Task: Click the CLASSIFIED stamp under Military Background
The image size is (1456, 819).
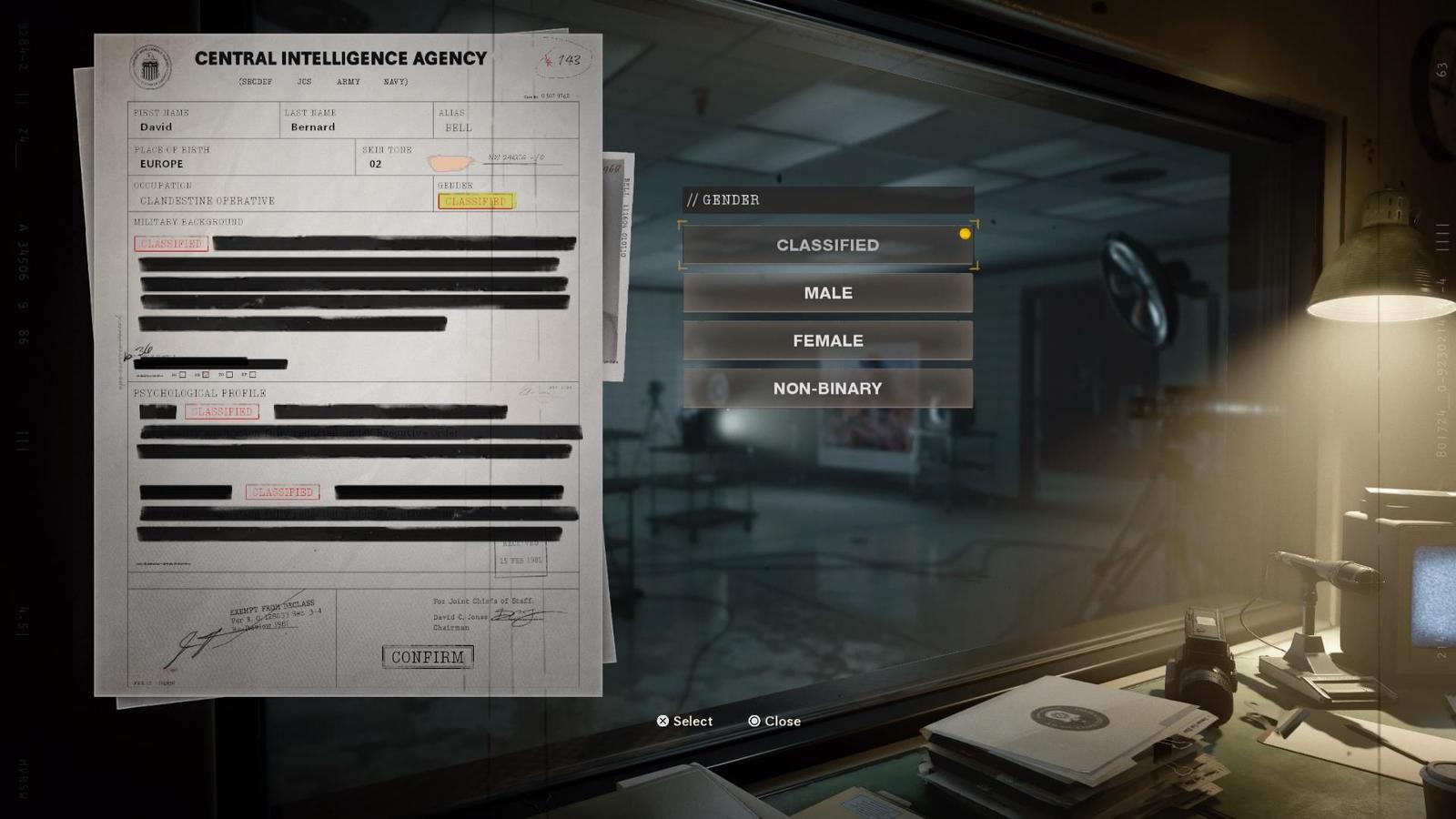Action: pos(169,243)
